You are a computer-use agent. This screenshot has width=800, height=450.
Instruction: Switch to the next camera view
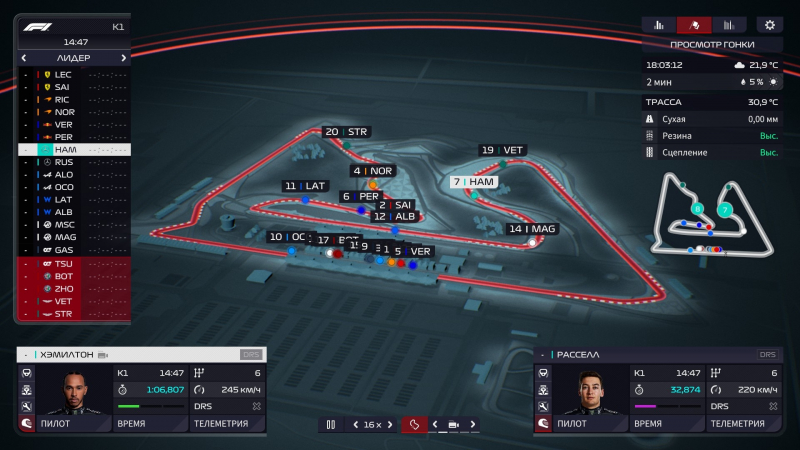473,425
